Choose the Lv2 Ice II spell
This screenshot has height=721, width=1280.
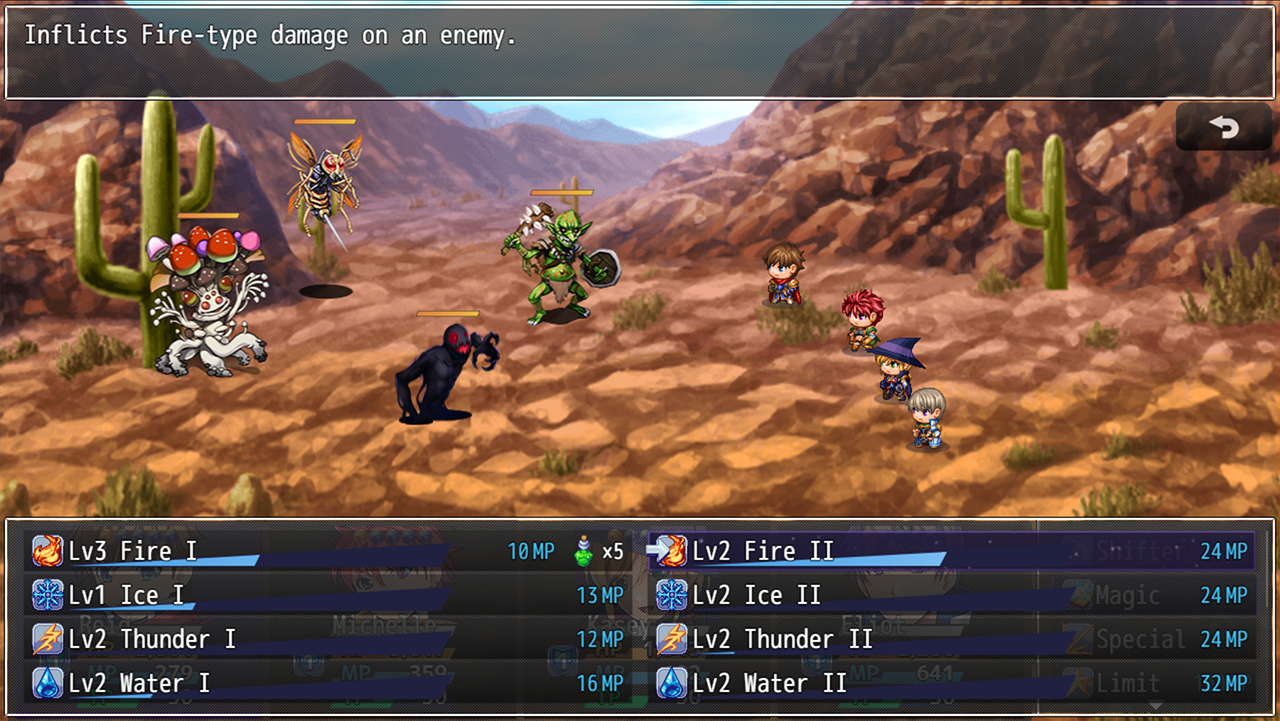point(950,595)
